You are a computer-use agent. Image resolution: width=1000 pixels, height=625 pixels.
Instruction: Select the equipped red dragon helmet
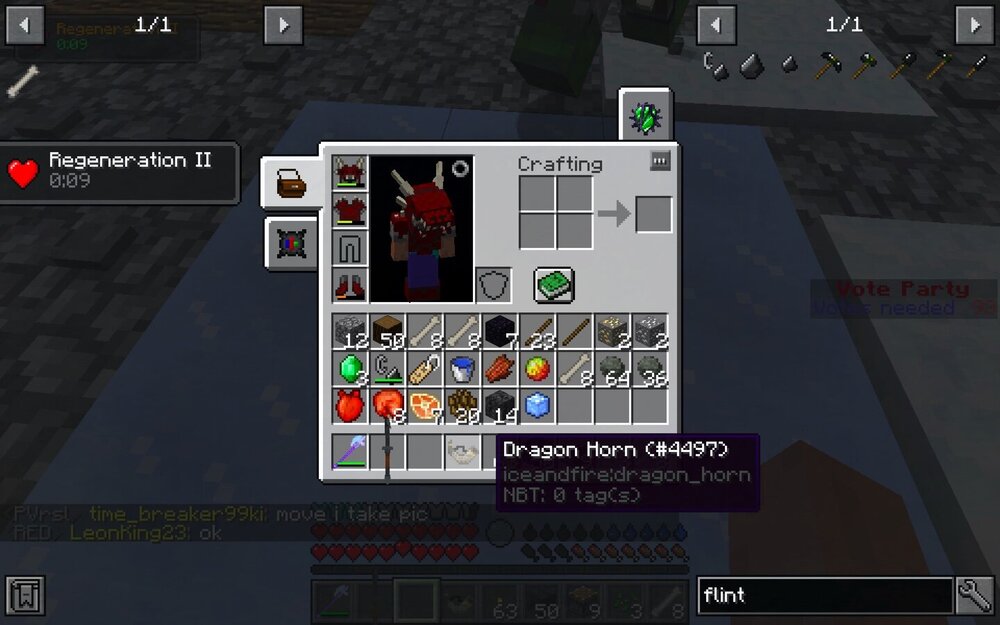click(x=350, y=173)
